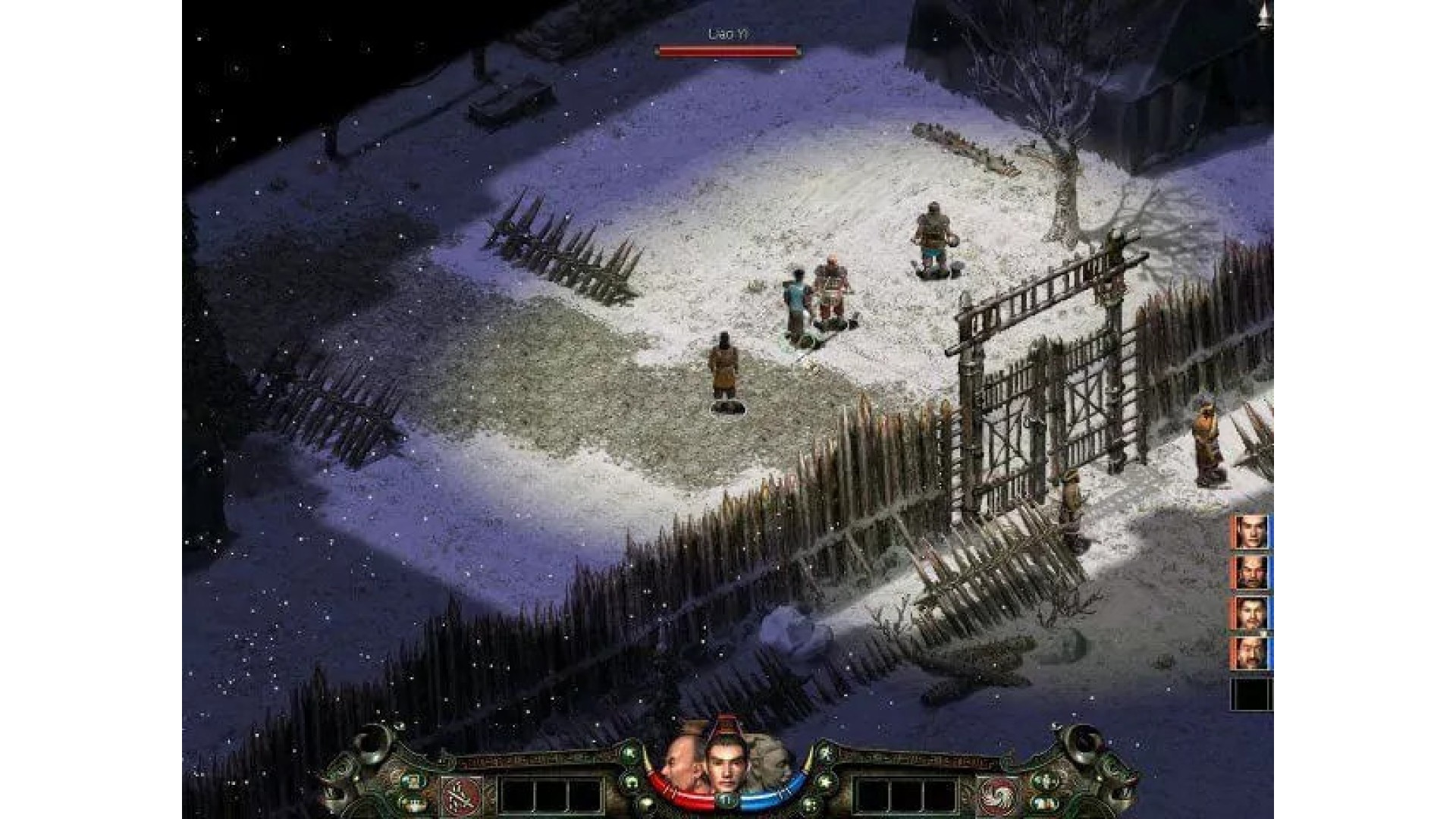Click the jade button between health and mana arcs
The width and height of the screenshot is (1456, 819).
click(x=727, y=801)
